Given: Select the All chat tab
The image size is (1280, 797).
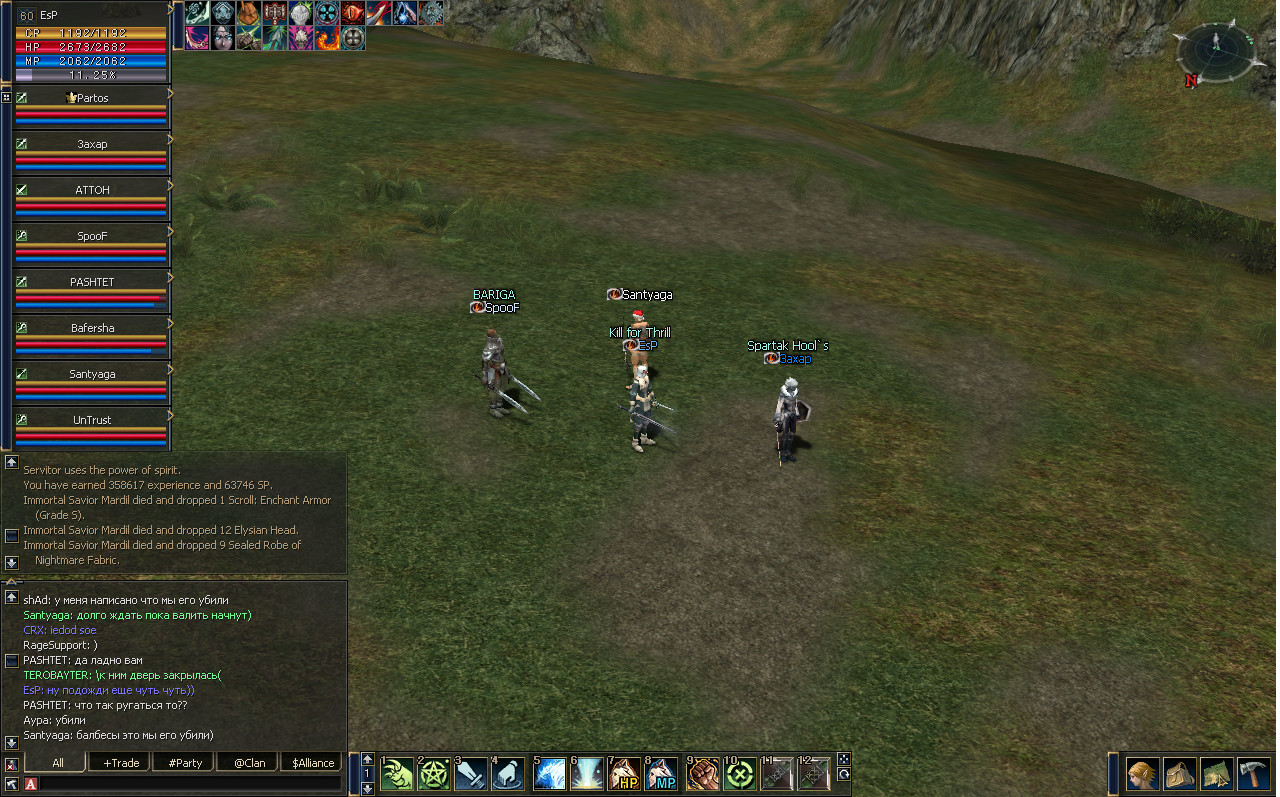Looking at the screenshot, I should tap(58, 763).
